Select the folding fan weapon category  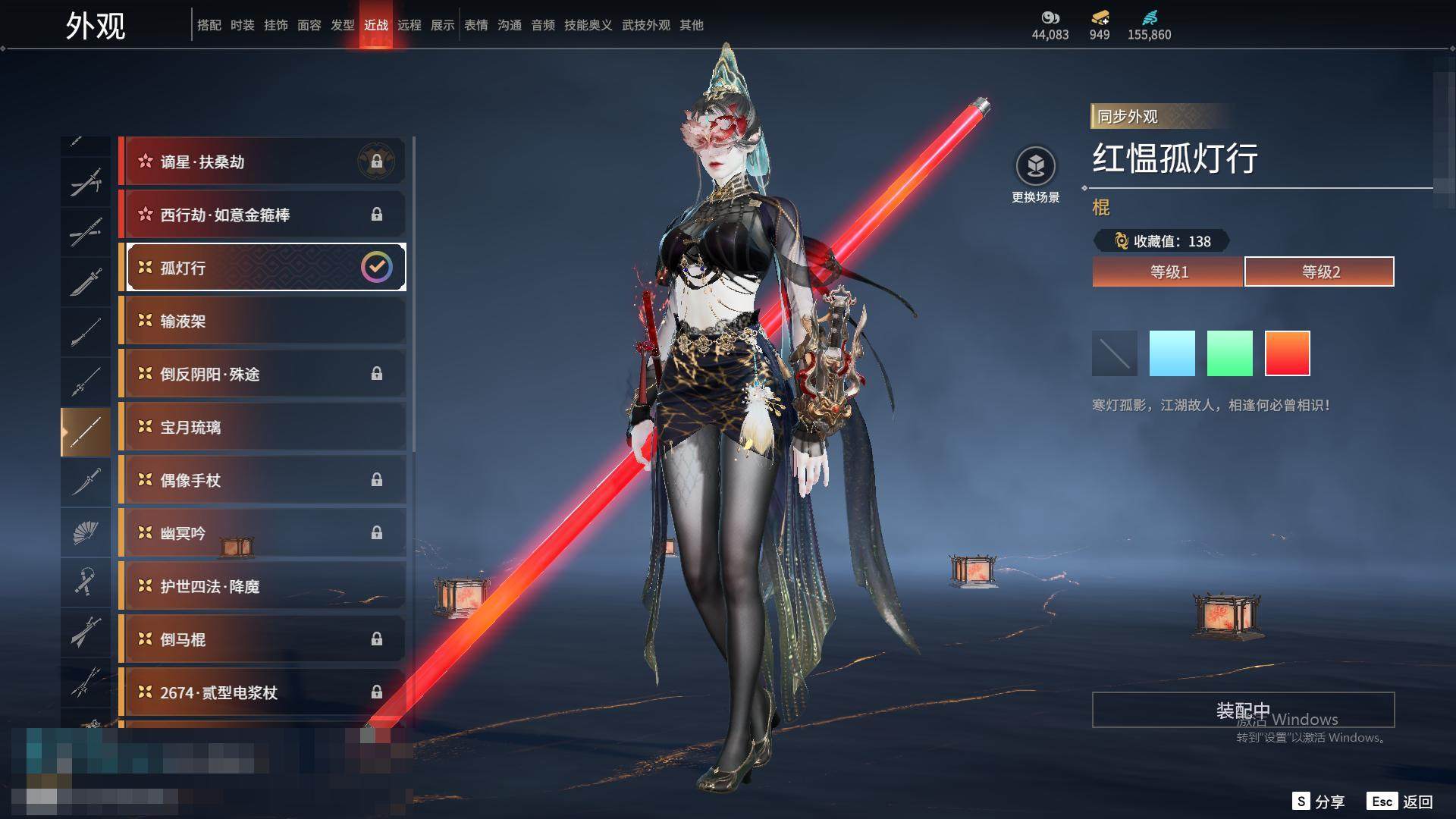86,532
